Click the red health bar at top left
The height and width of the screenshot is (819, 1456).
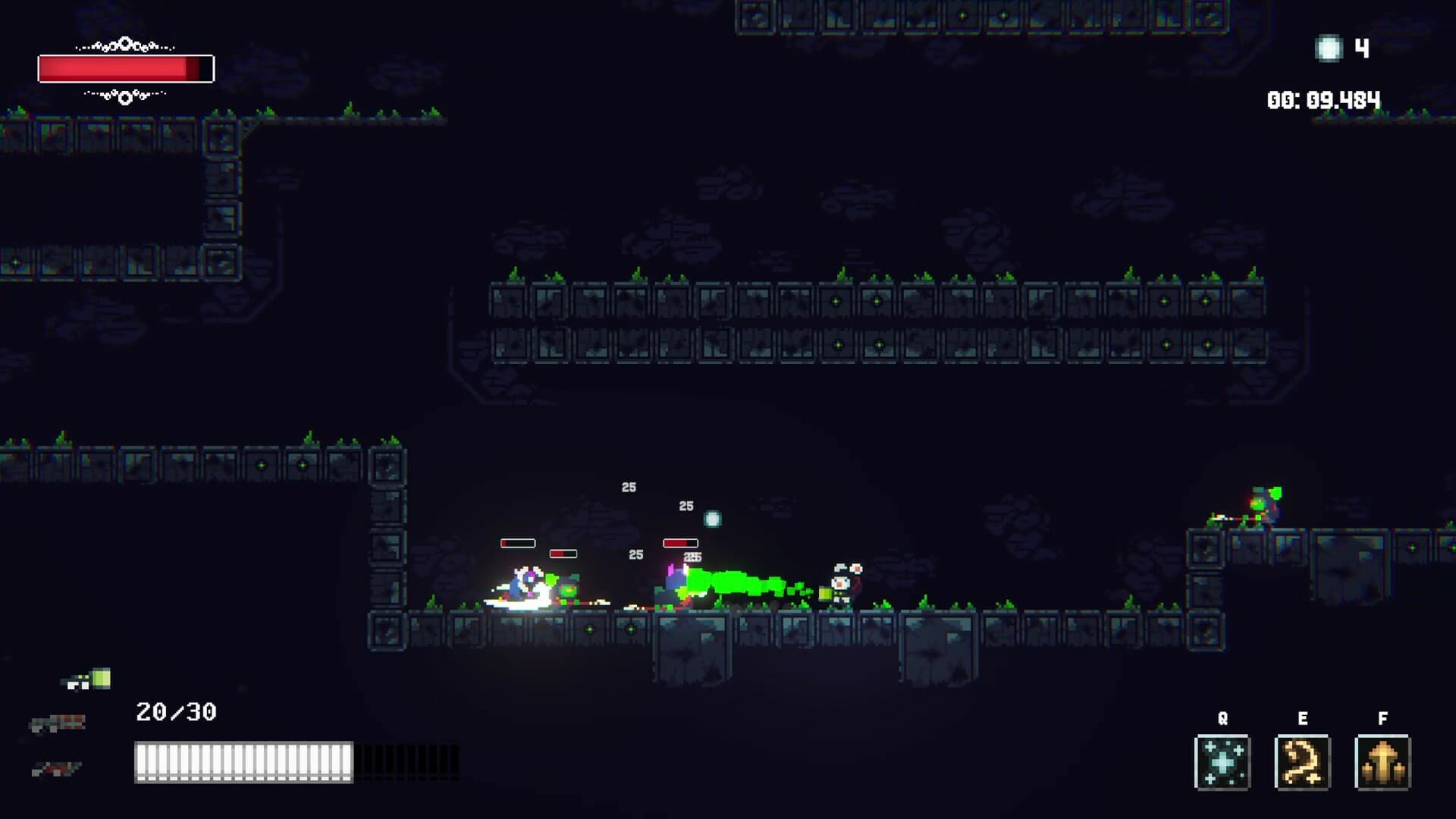pos(125,67)
